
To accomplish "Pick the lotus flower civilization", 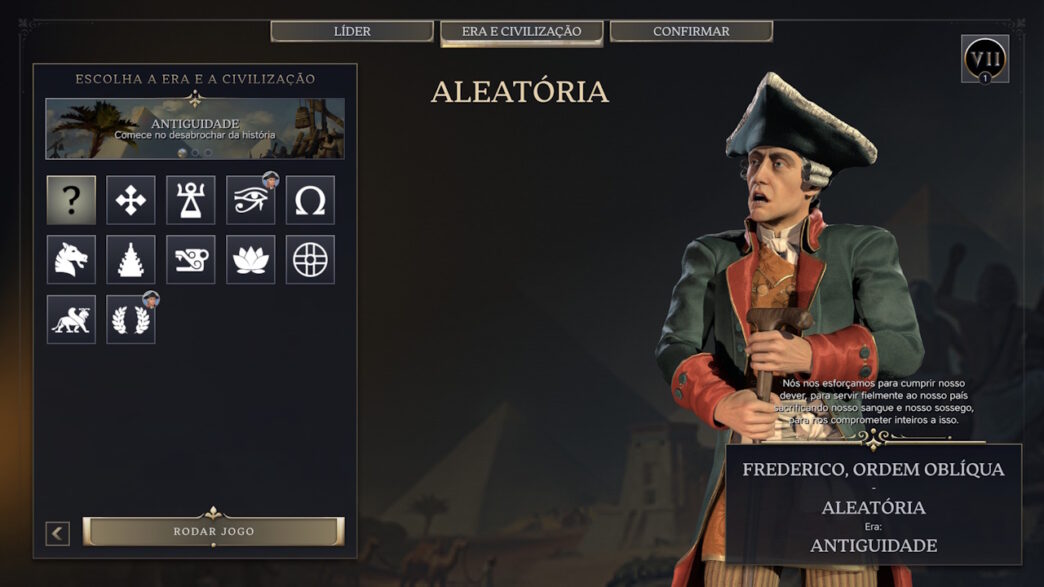I will [250, 260].
